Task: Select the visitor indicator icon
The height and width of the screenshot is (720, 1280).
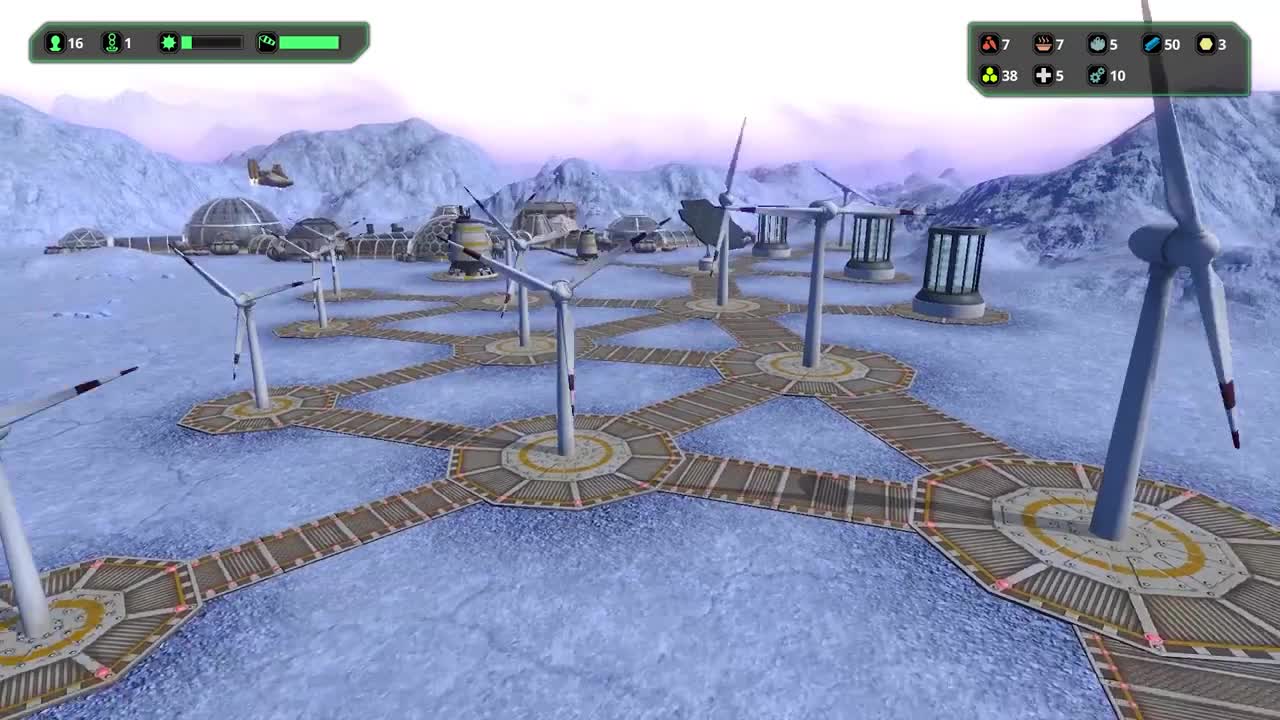Action: coord(110,43)
